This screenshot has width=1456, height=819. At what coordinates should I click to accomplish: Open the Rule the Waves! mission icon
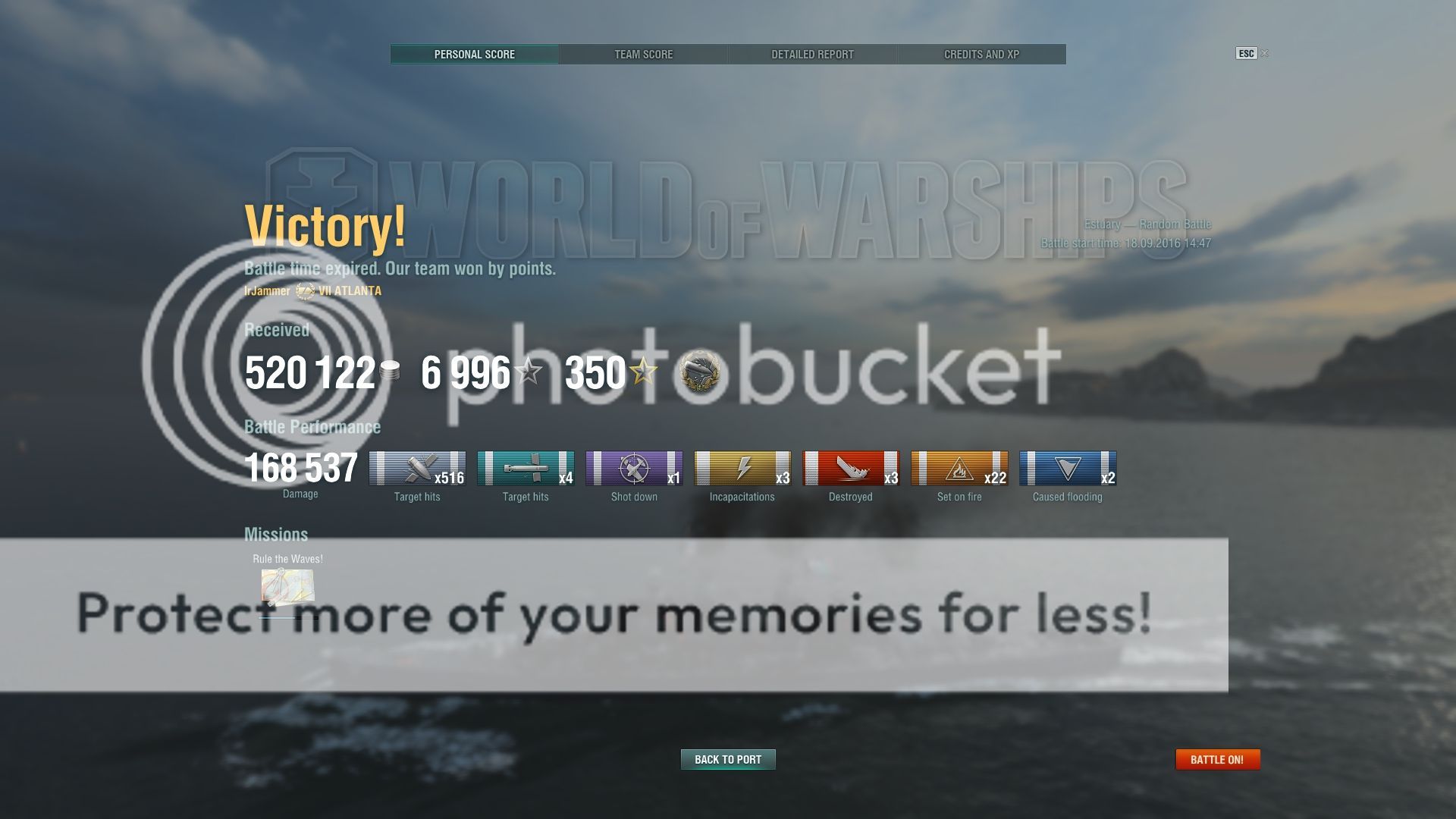click(x=287, y=587)
